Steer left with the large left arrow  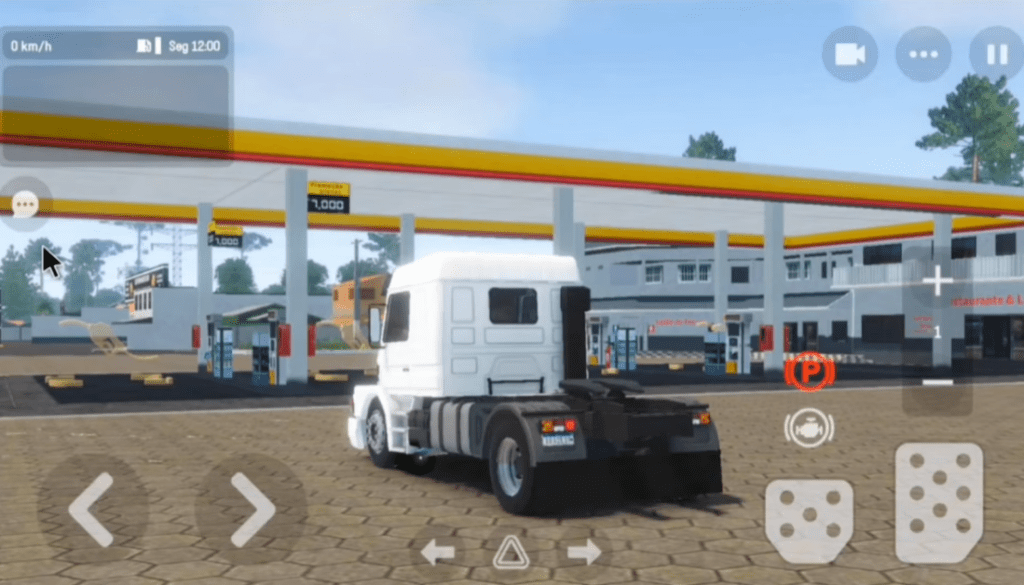coord(91,509)
